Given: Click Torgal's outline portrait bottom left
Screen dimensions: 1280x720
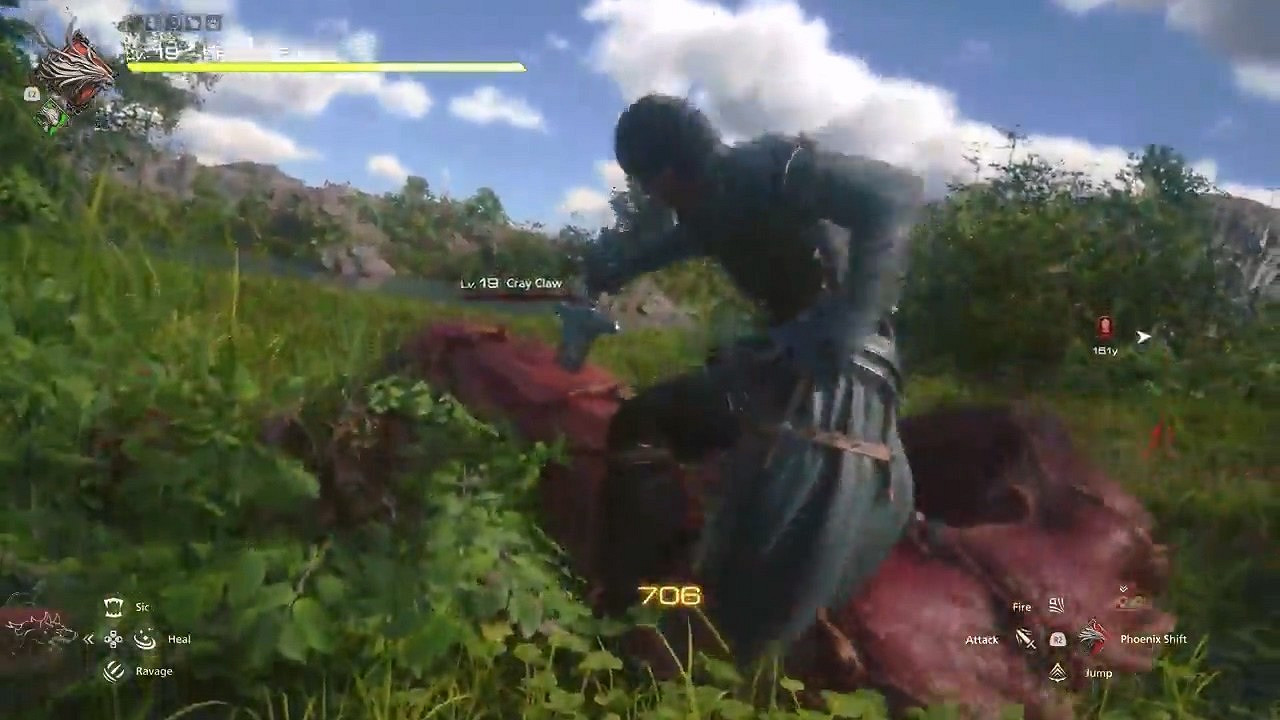Looking at the screenshot, I should (40, 630).
